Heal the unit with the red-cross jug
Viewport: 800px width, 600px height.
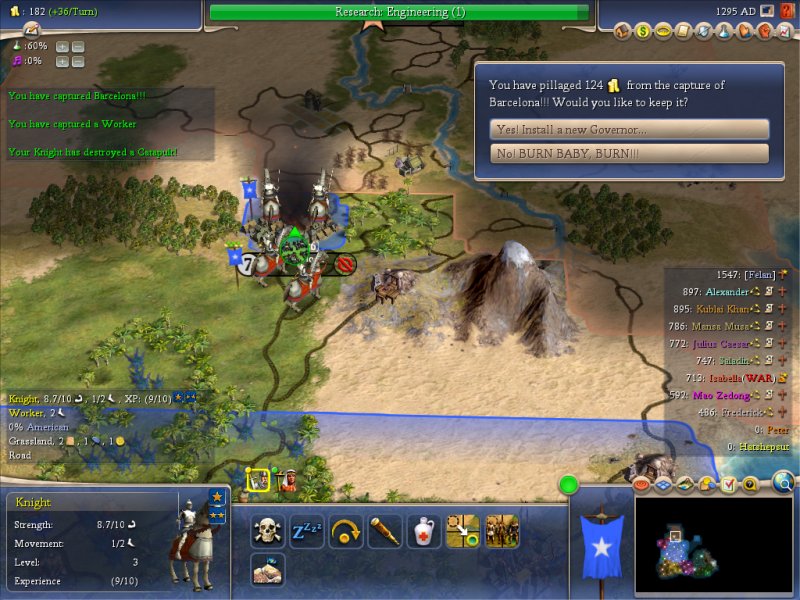(424, 531)
